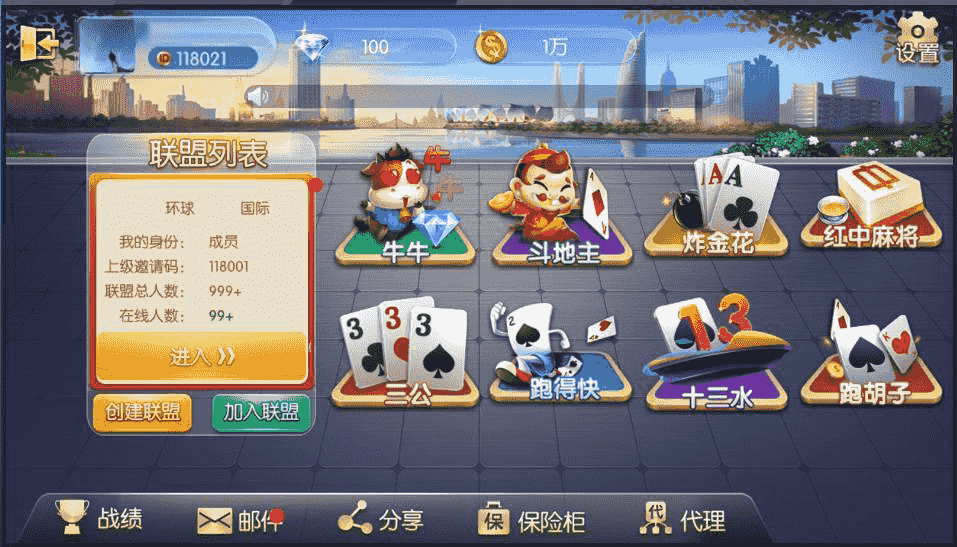Create an alliance via 创建联盟
This screenshot has height=547, width=957.
(x=142, y=412)
